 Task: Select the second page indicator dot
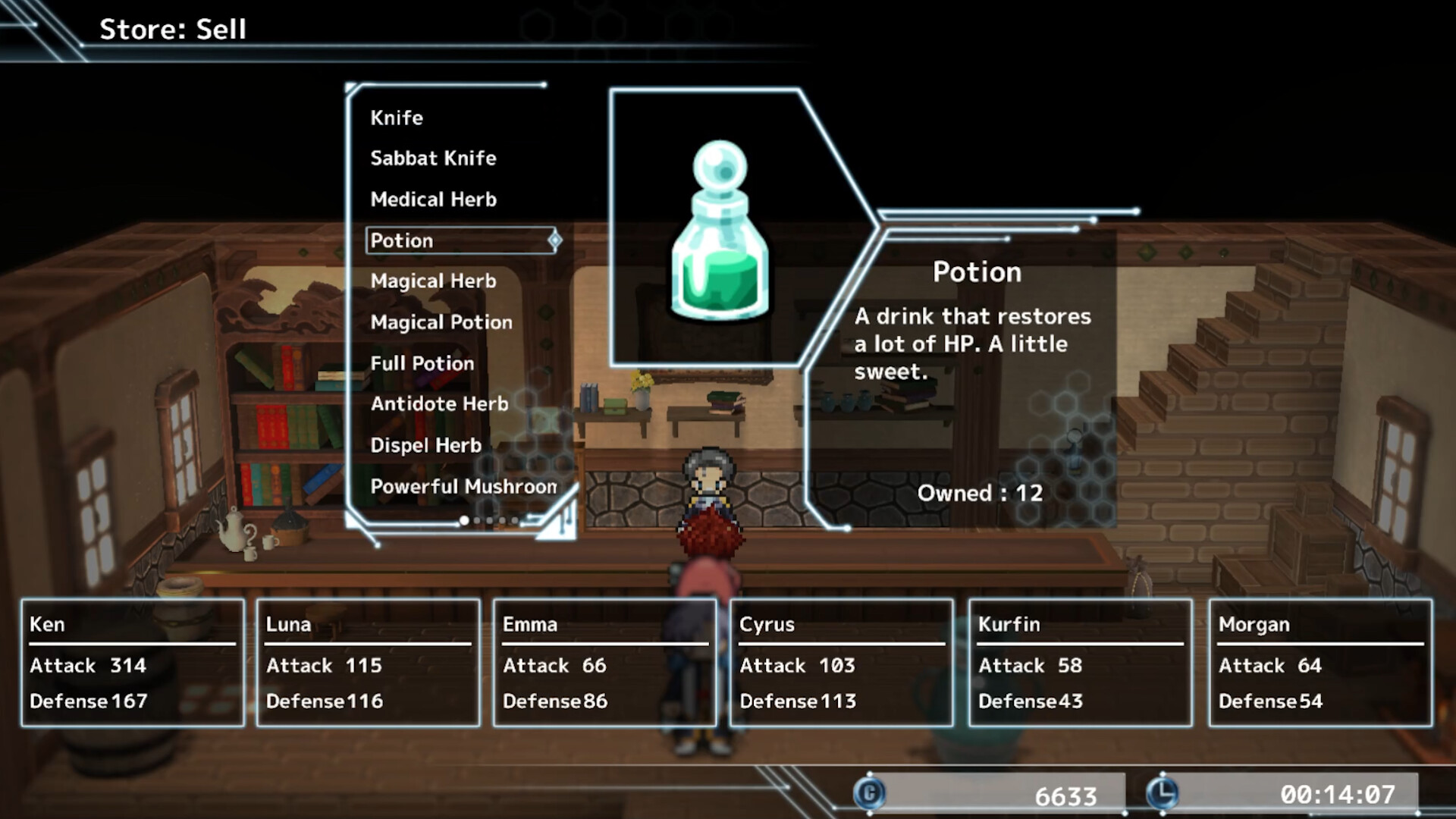point(477,520)
